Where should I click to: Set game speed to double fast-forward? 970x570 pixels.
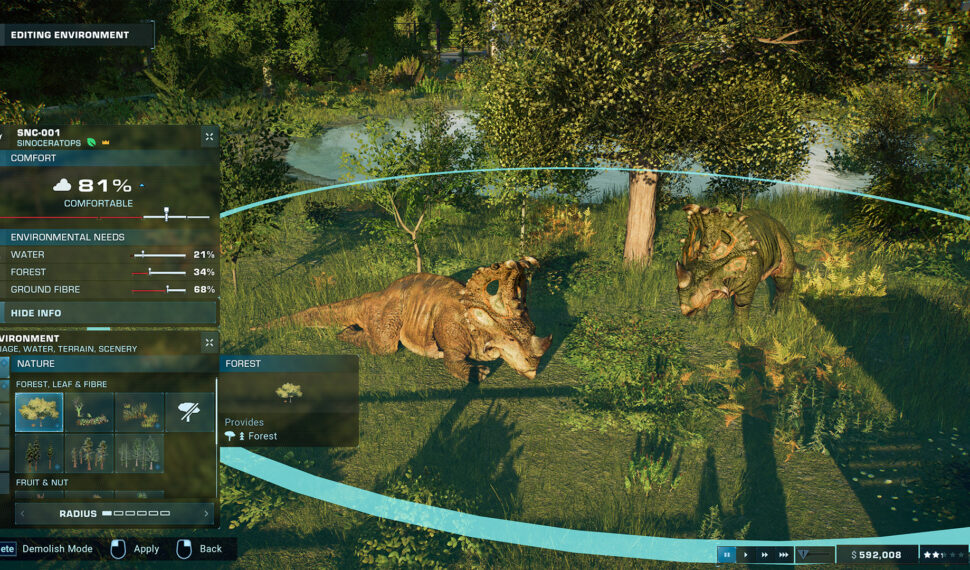(765, 554)
